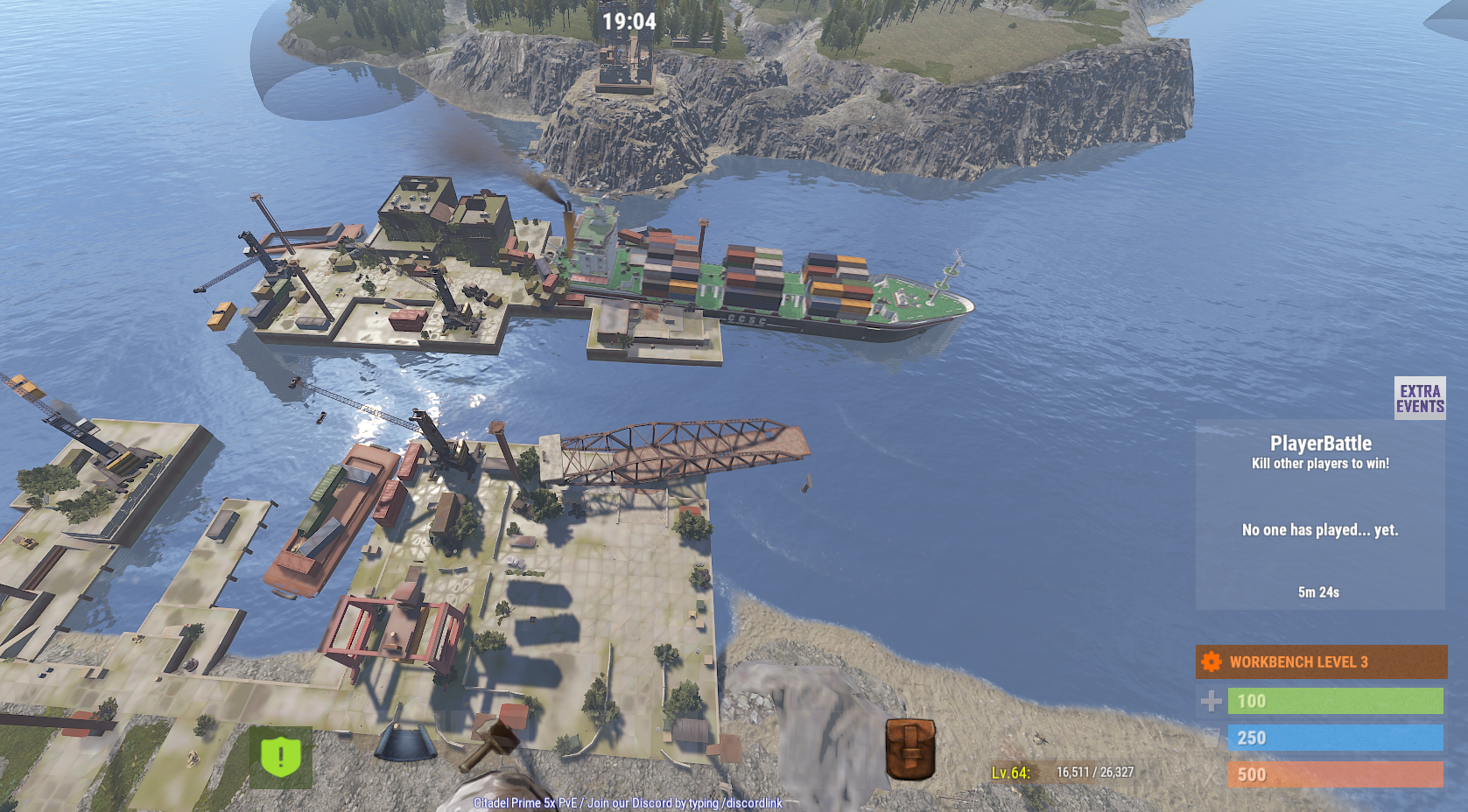Click the Workbench Level 3 indicator
The height and width of the screenshot is (812, 1468).
click(x=1320, y=662)
